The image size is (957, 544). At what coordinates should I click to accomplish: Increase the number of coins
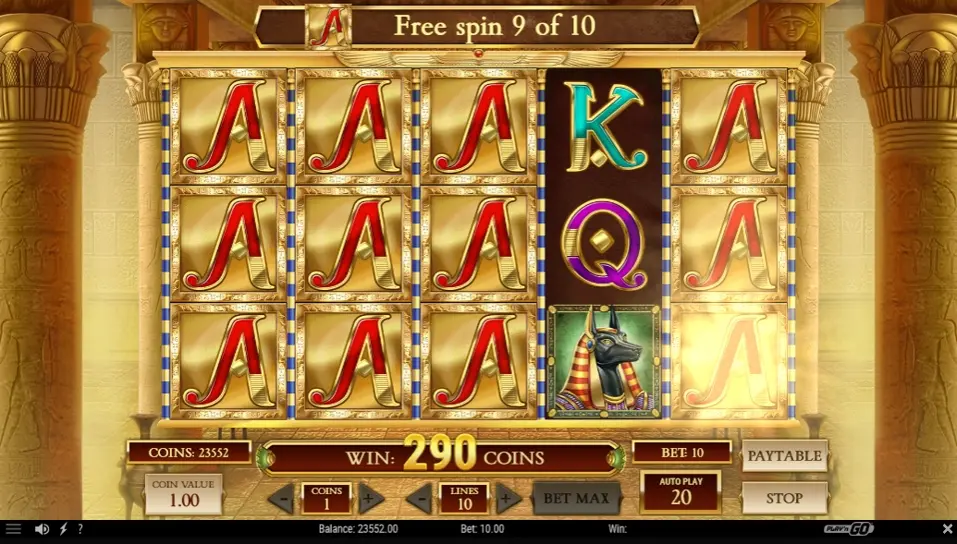(x=371, y=497)
